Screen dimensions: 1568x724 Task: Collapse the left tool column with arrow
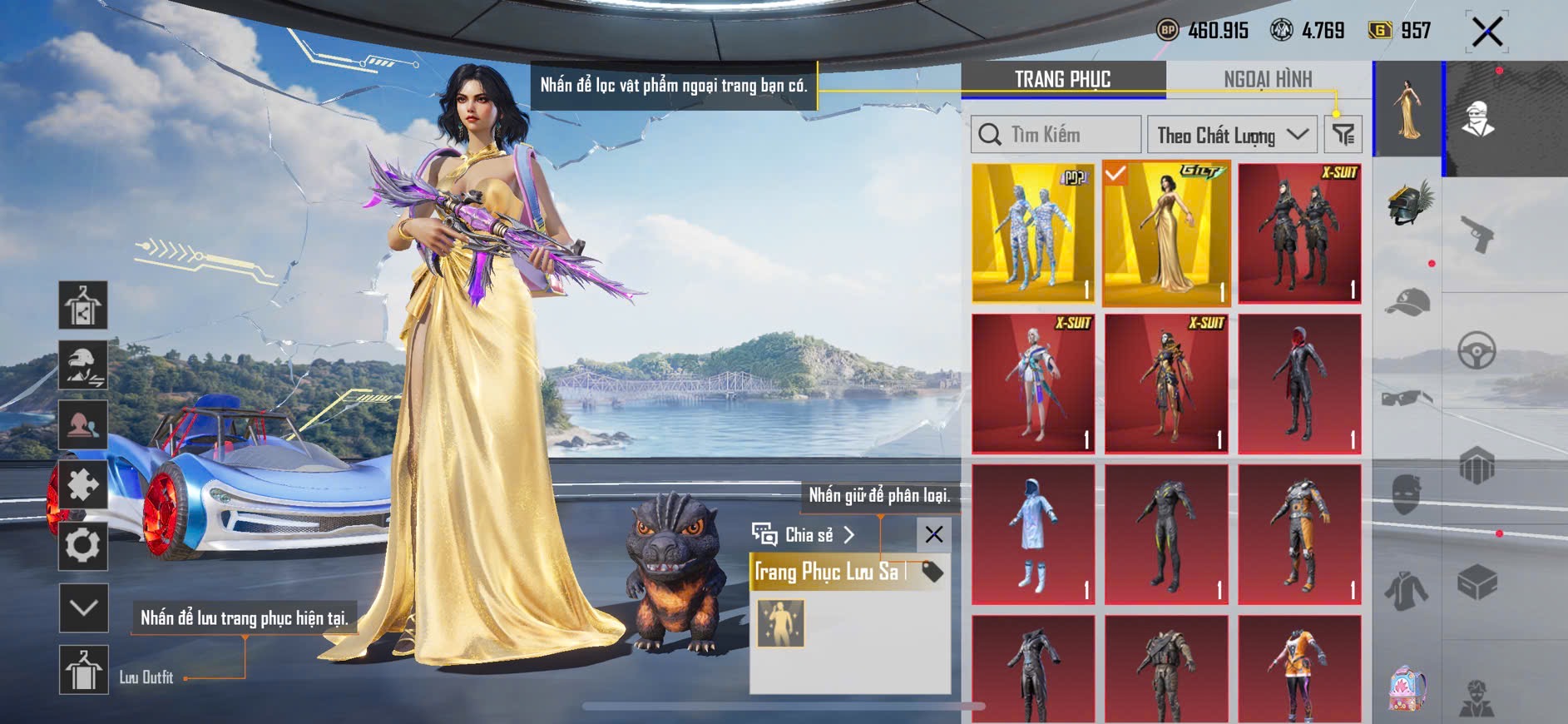click(x=84, y=607)
